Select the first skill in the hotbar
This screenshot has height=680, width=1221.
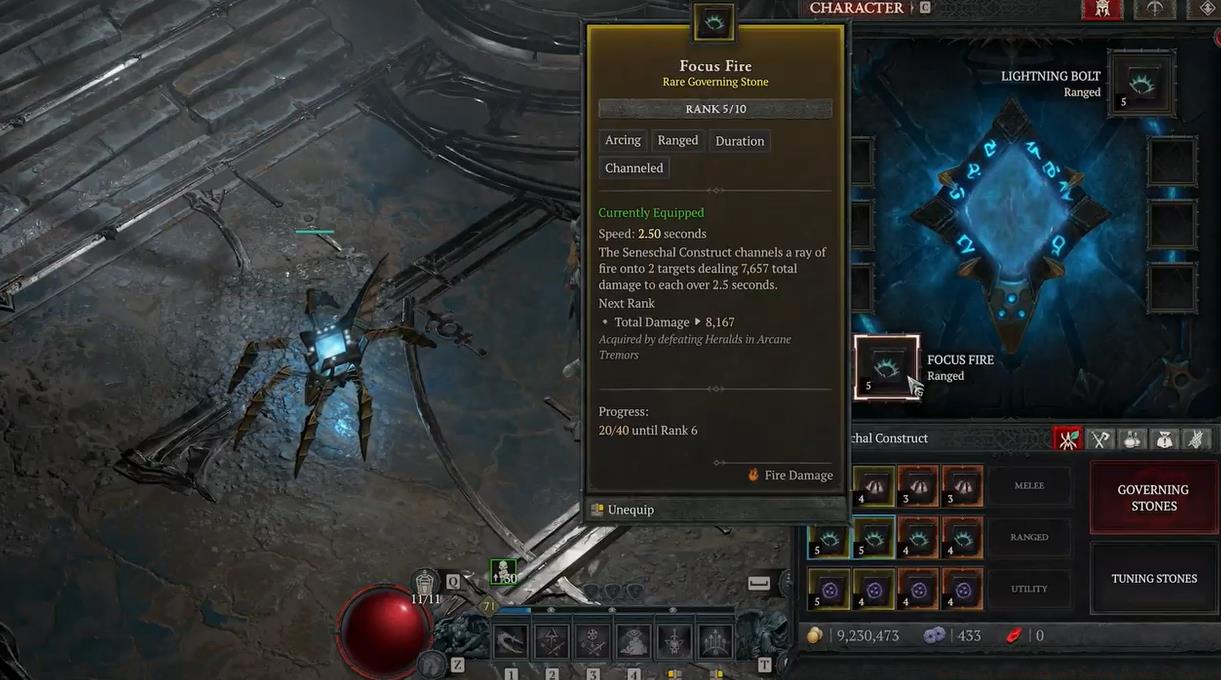click(x=511, y=641)
